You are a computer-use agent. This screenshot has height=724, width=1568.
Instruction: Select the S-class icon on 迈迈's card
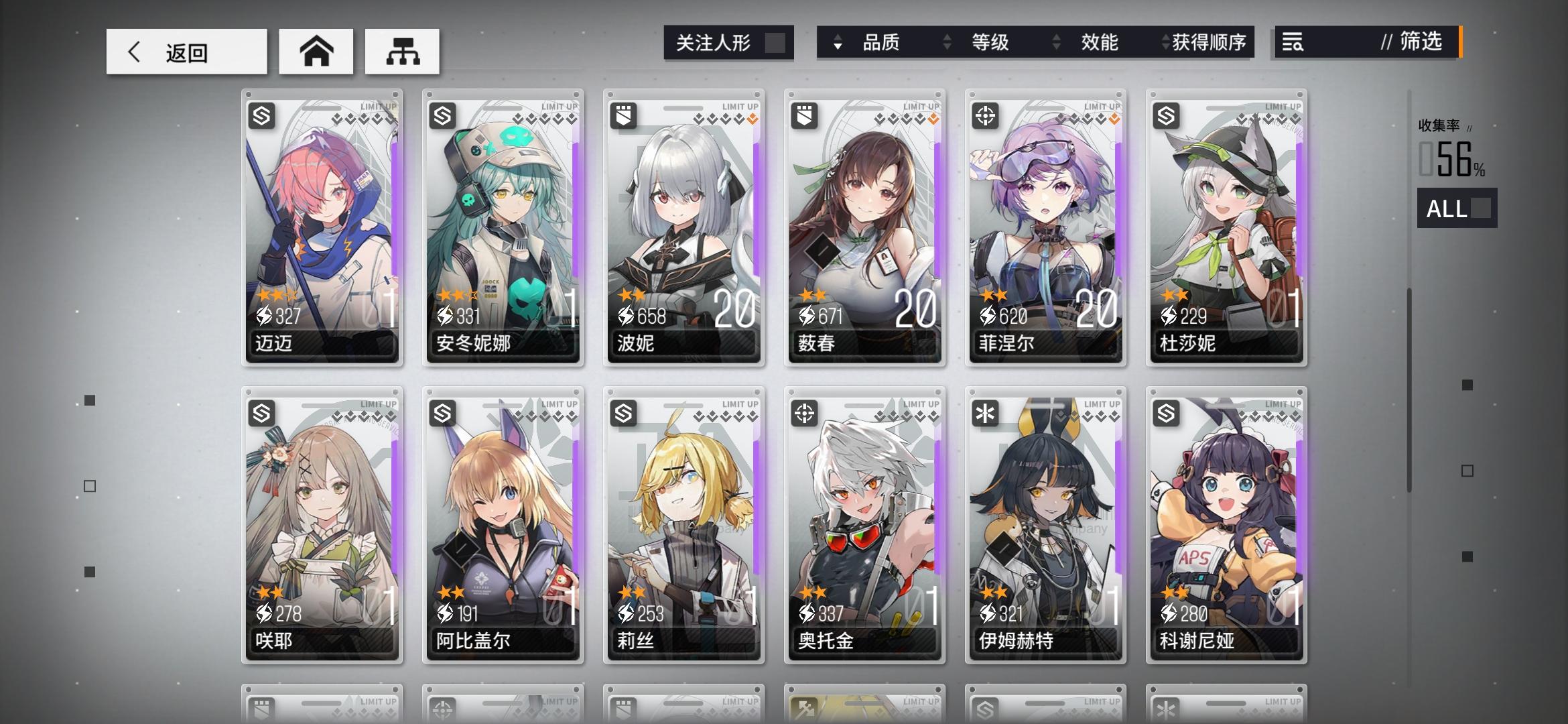pos(263,115)
